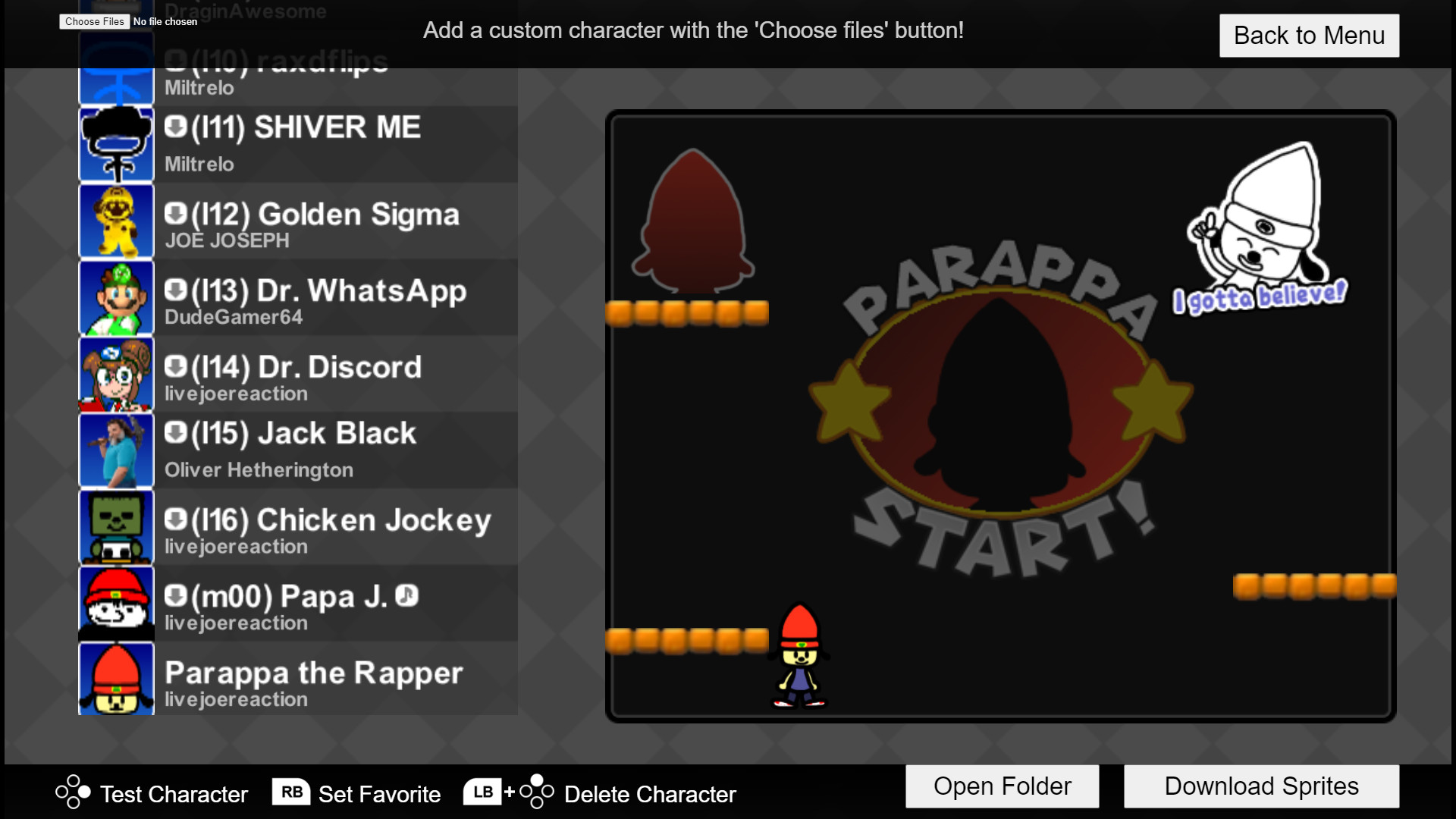This screenshot has width=1456, height=819.
Task: Click the download icon for Chicken Jockey
Action: [x=175, y=519]
